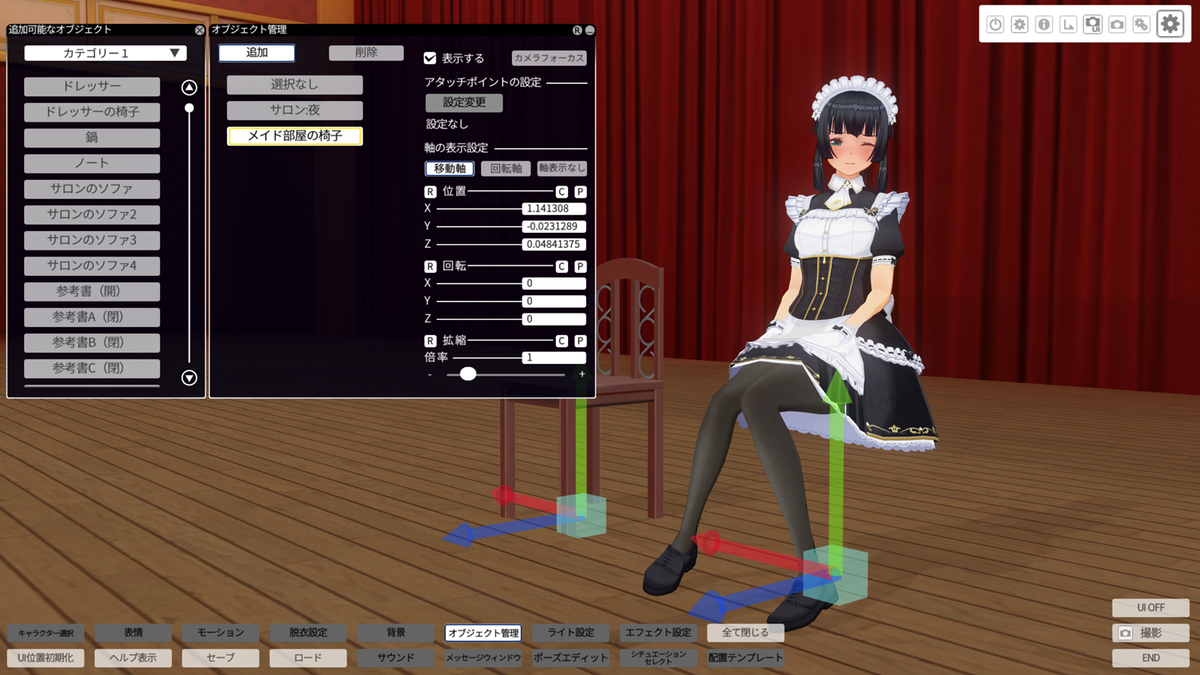
Task: Select メイド部屋の椅子 placed object
Action: (x=294, y=136)
